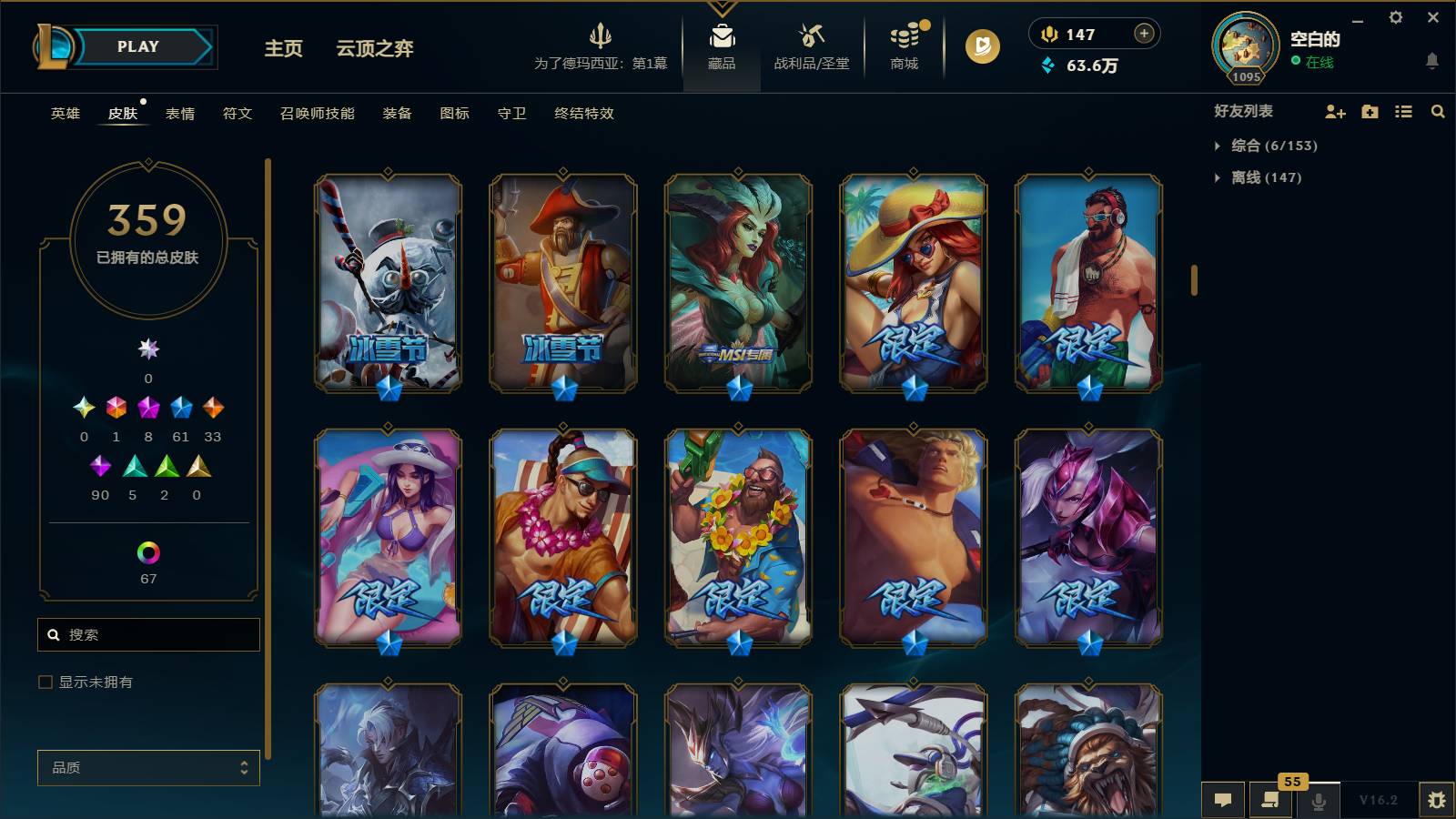Image resolution: width=1456 pixels, height=819 pixels.
Task: Open the 品质 quality dropdown
Action: click(147, 767)
